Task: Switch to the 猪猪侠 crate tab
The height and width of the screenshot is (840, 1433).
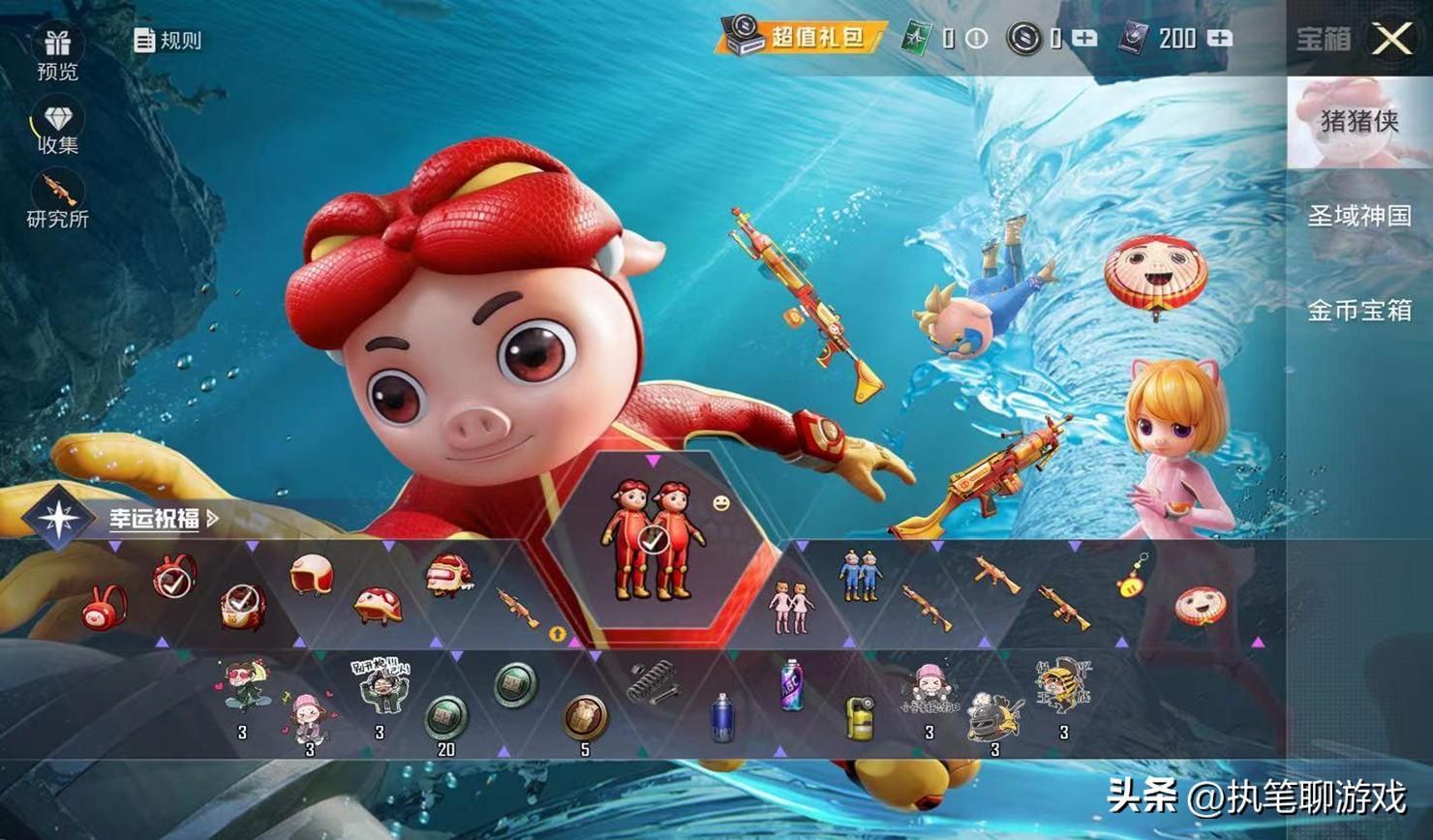Action: [x=1358, y=122]
